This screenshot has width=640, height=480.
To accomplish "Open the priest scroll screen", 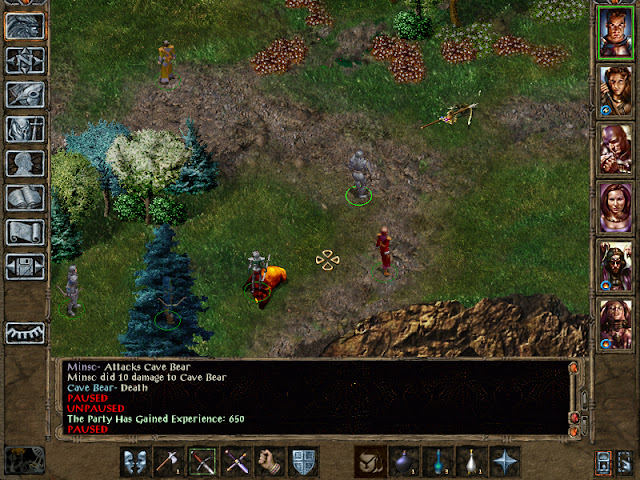I will pos(25,232).
